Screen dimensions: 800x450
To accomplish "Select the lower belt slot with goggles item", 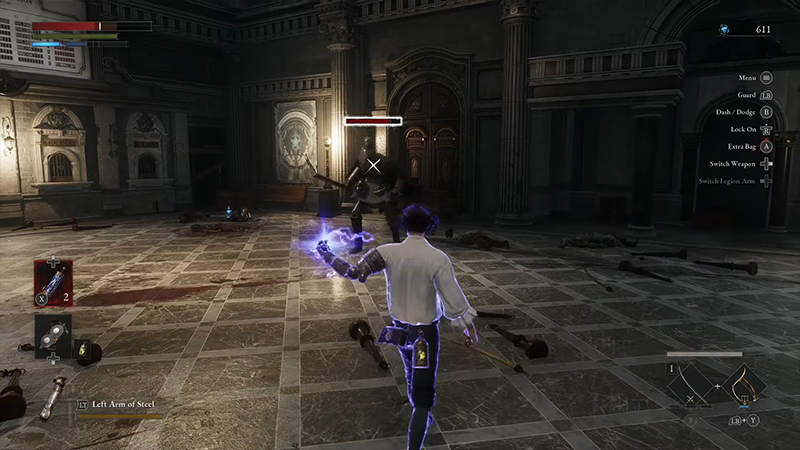I will coord(52,335).
